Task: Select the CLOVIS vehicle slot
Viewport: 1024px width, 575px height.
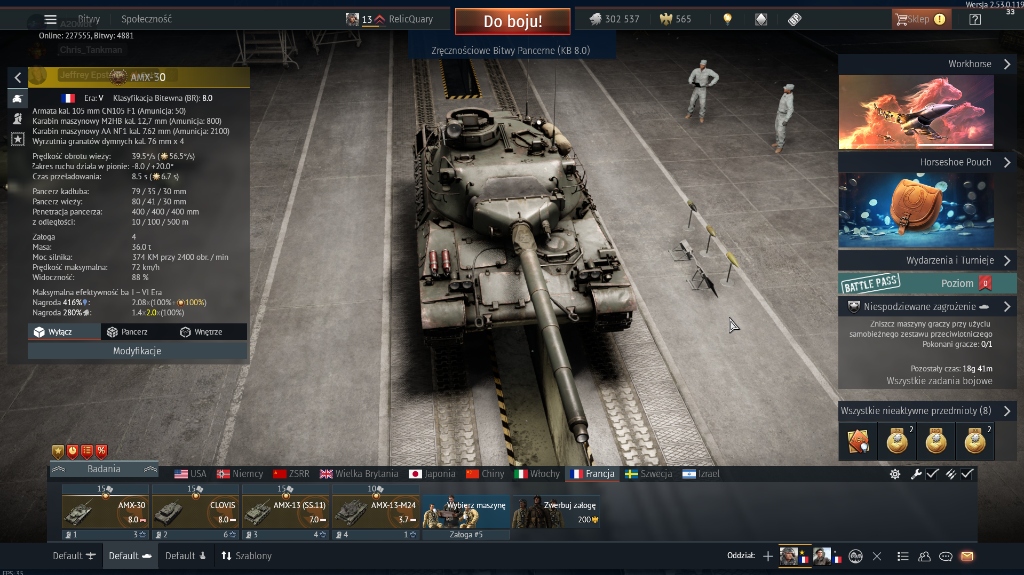Action: pos(195,512)
